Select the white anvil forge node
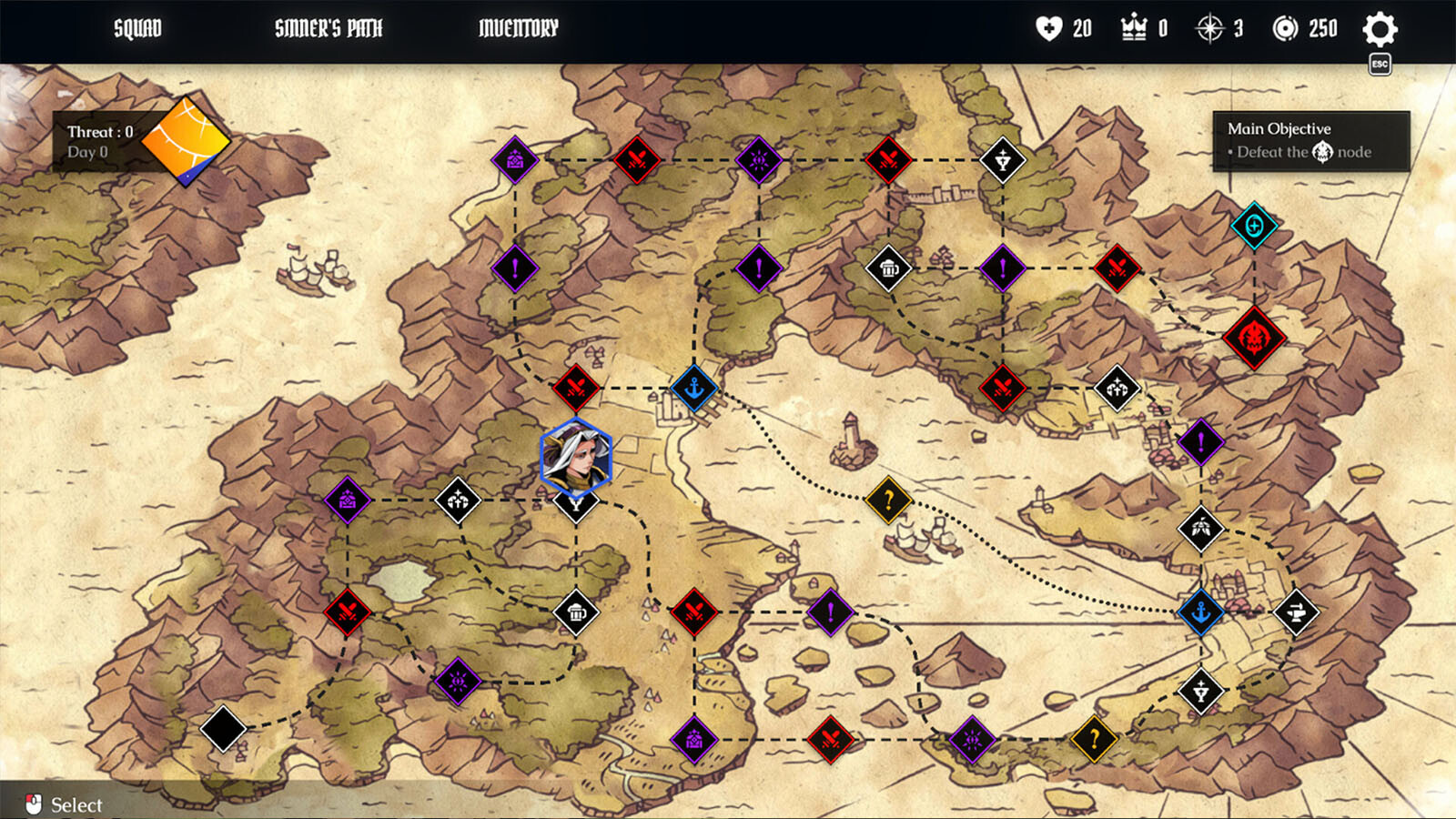Screen dimensions: 1456x819 tap(1296, 612)
